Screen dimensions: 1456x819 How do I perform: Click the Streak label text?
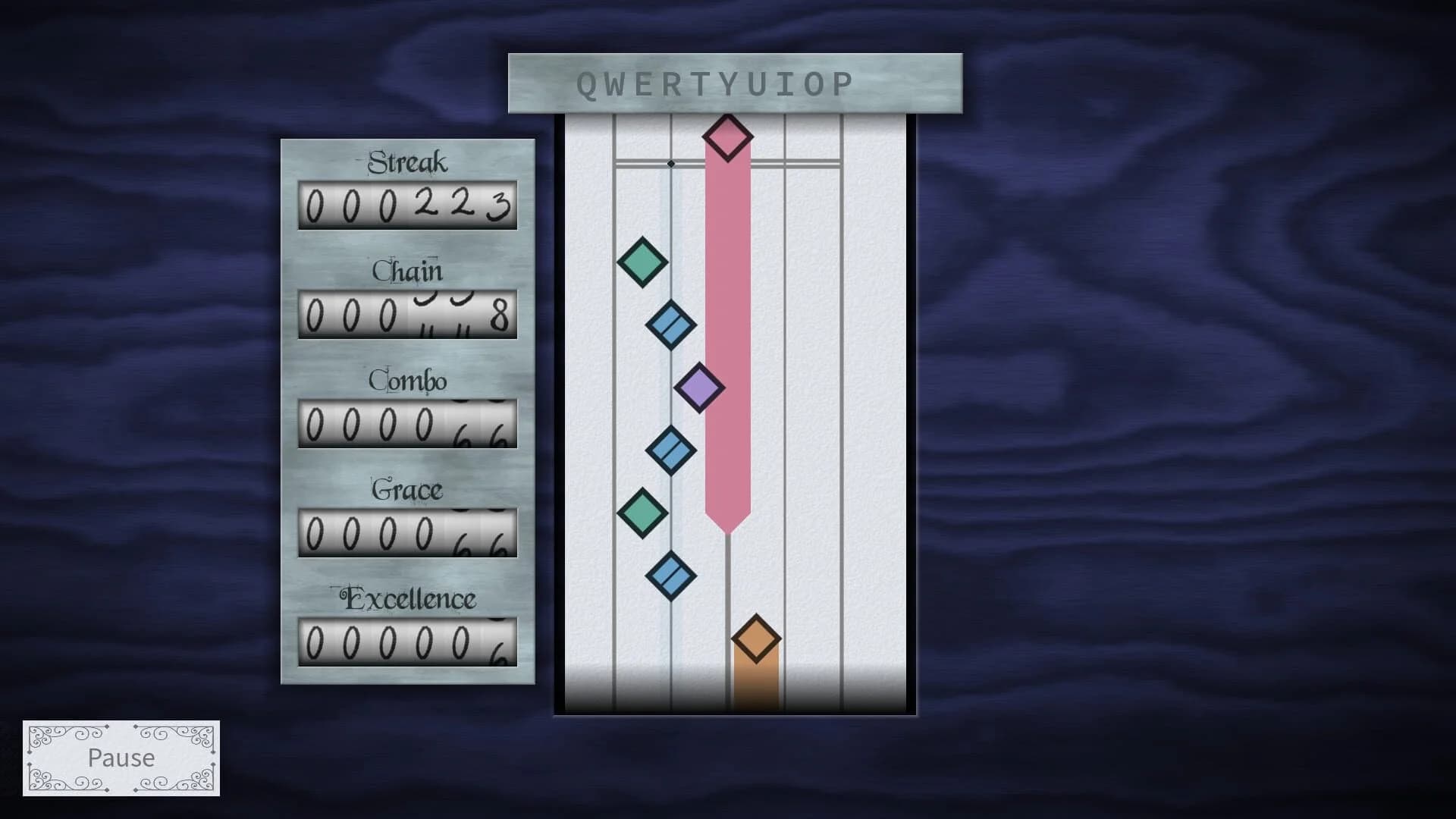[x=406, y=162]
